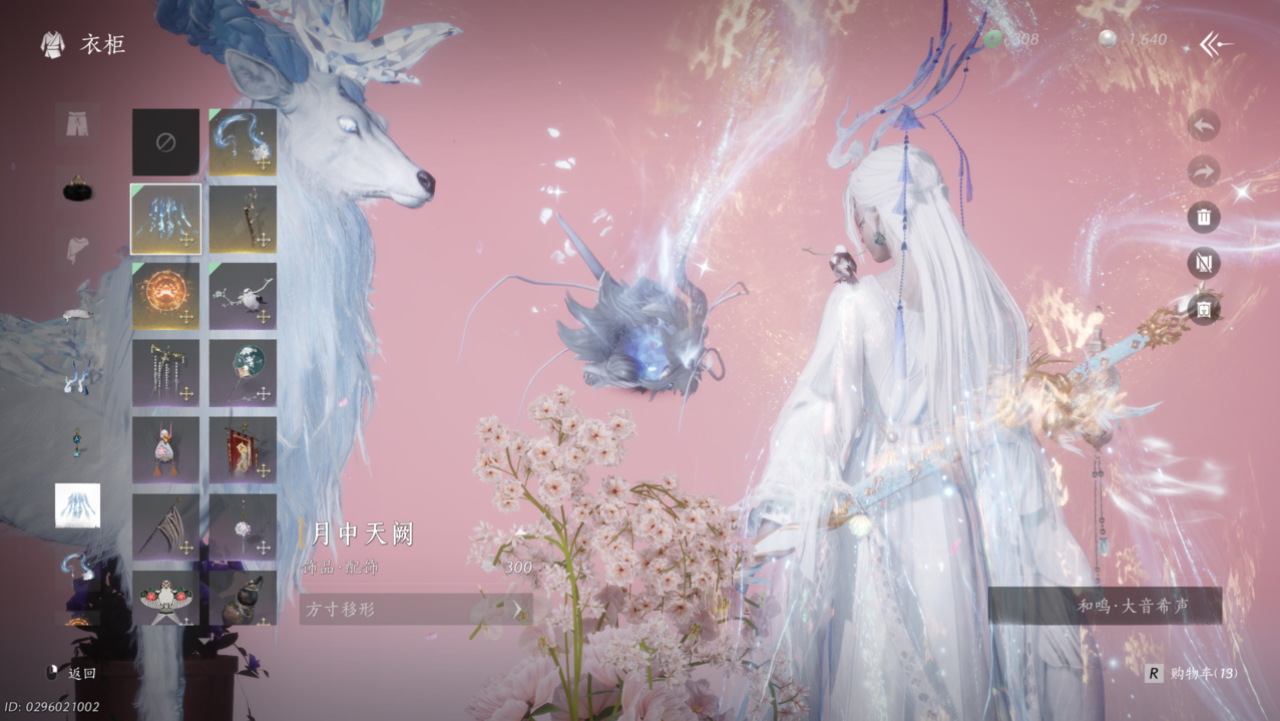Pick the red banner flag accessory
Image resolution: width=1280 pixels, height=721 pixels.
tap(243, 450)
